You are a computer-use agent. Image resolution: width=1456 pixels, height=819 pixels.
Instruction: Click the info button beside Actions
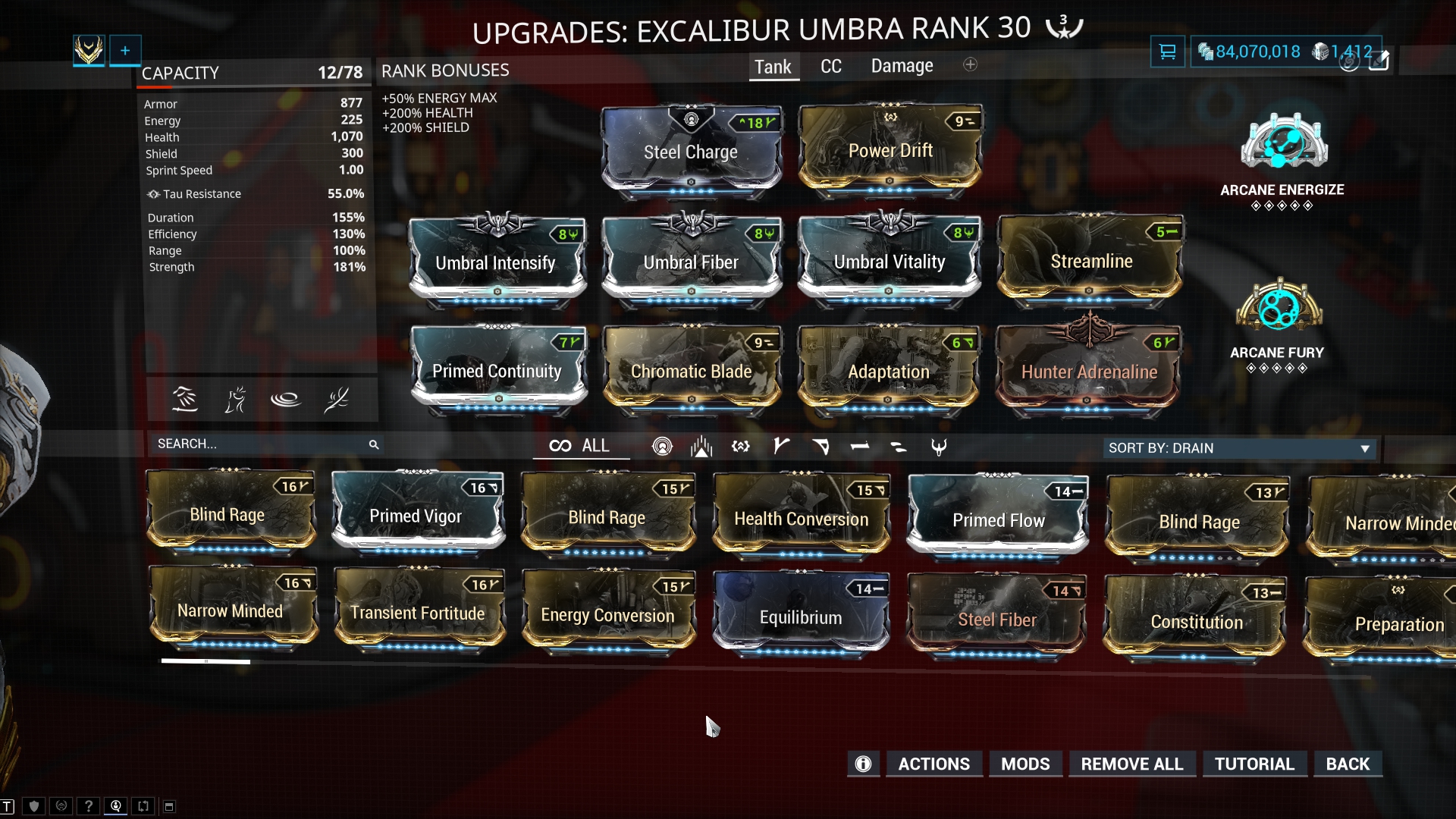coord(863,764)
